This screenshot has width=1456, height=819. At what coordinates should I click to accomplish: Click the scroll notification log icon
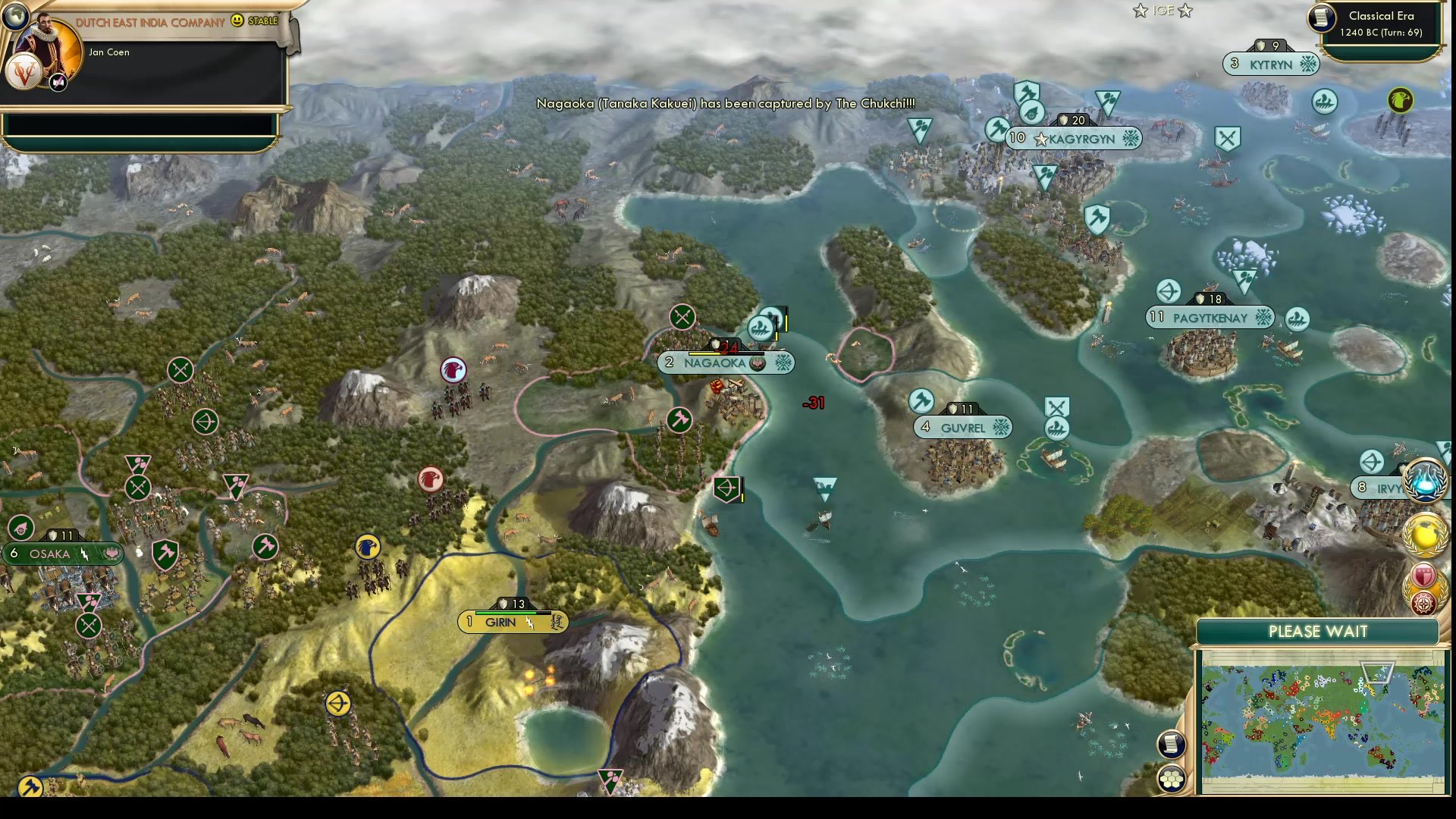pos(1172,745)
